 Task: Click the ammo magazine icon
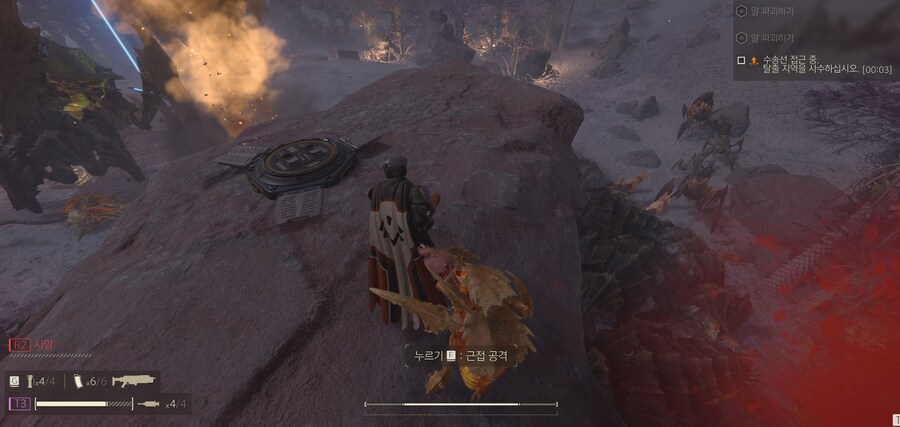pyautogui.click(x=77, y=381)
